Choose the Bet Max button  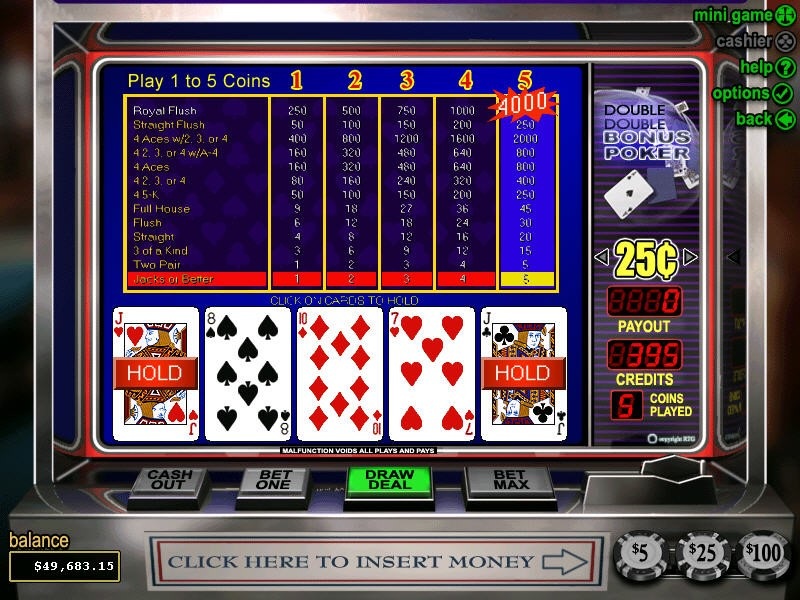pyautogui.click(x=510, y=481)
